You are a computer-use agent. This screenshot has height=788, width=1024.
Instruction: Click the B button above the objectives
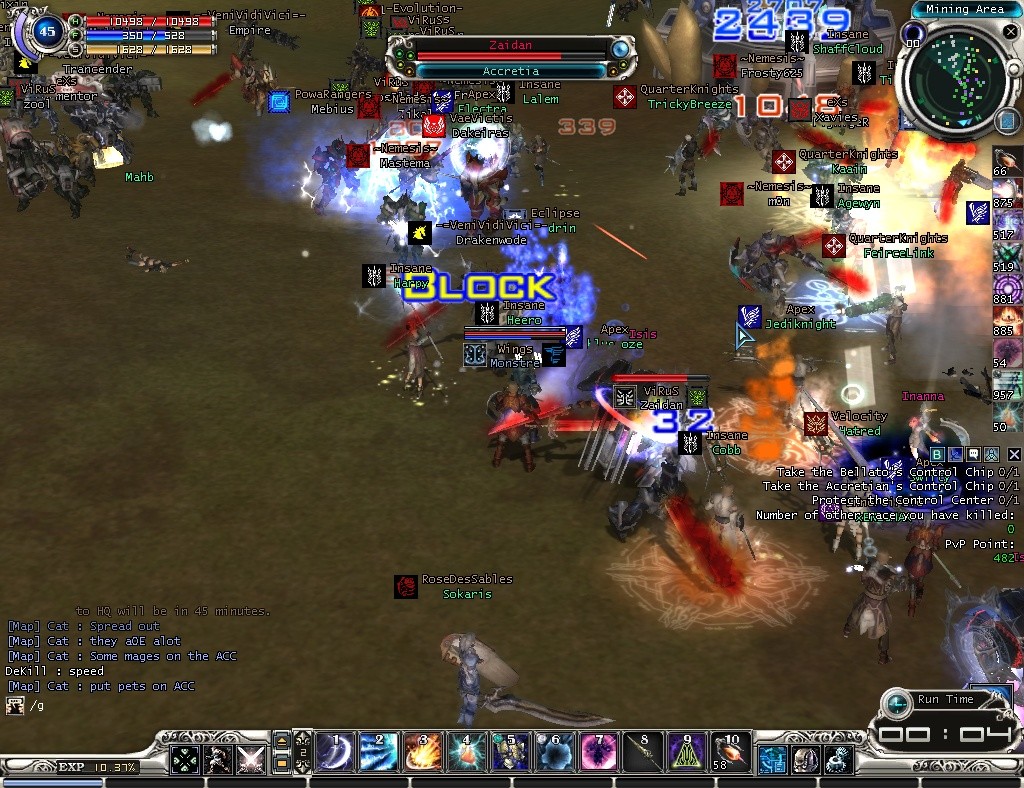(x=937, y=455)
